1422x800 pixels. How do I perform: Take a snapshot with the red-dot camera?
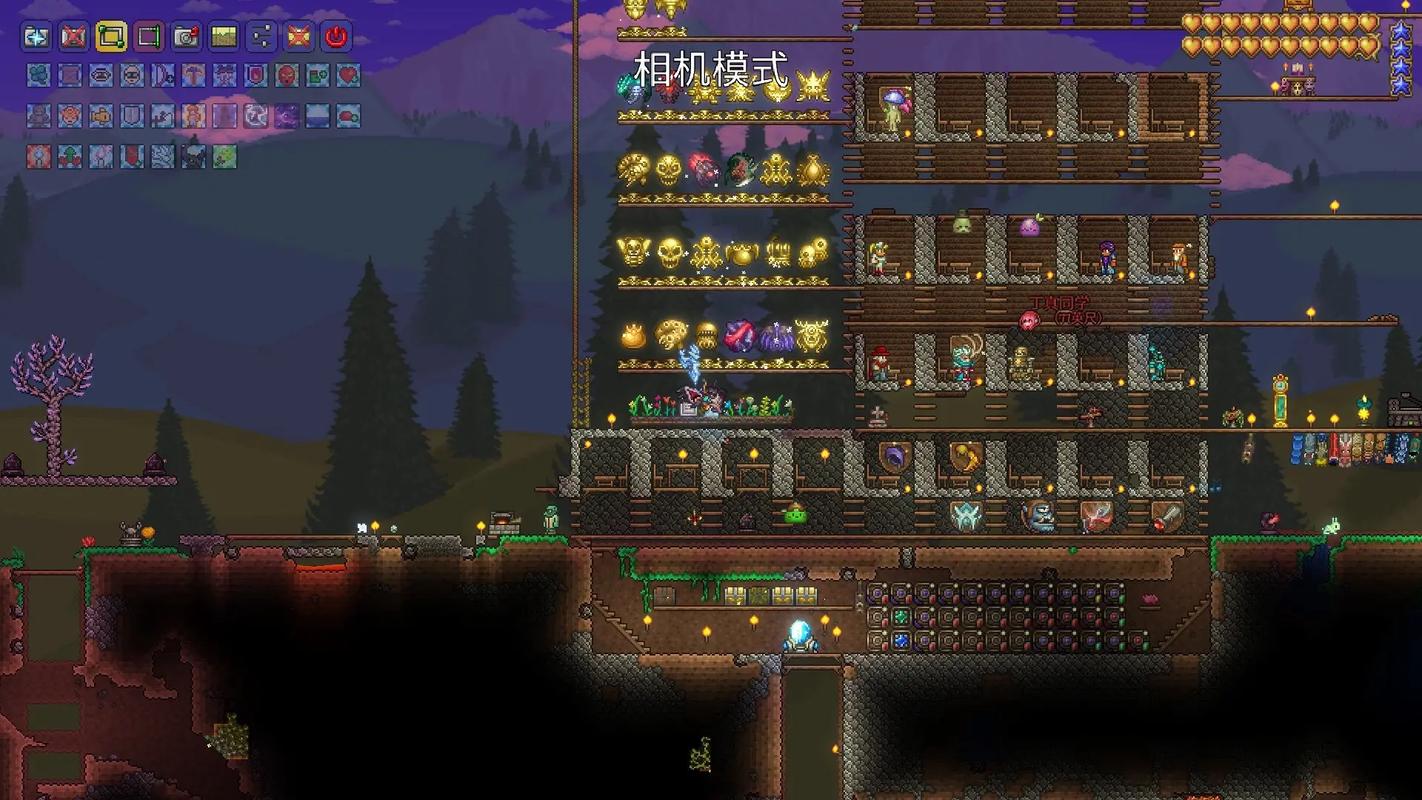[186, 38]
